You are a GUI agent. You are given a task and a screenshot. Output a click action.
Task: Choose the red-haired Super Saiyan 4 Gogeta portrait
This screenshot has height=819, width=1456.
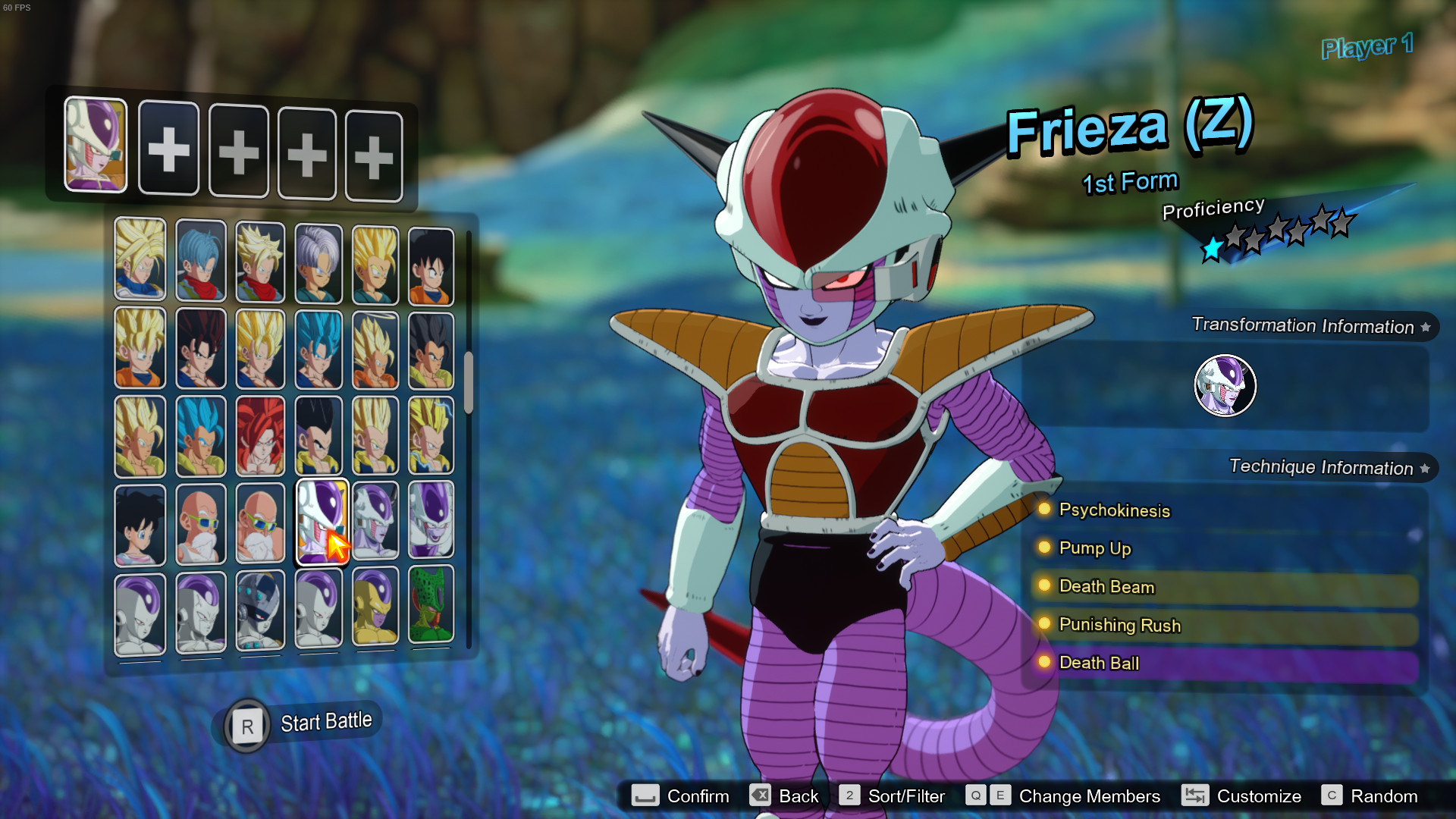click(x=260, y=436)
